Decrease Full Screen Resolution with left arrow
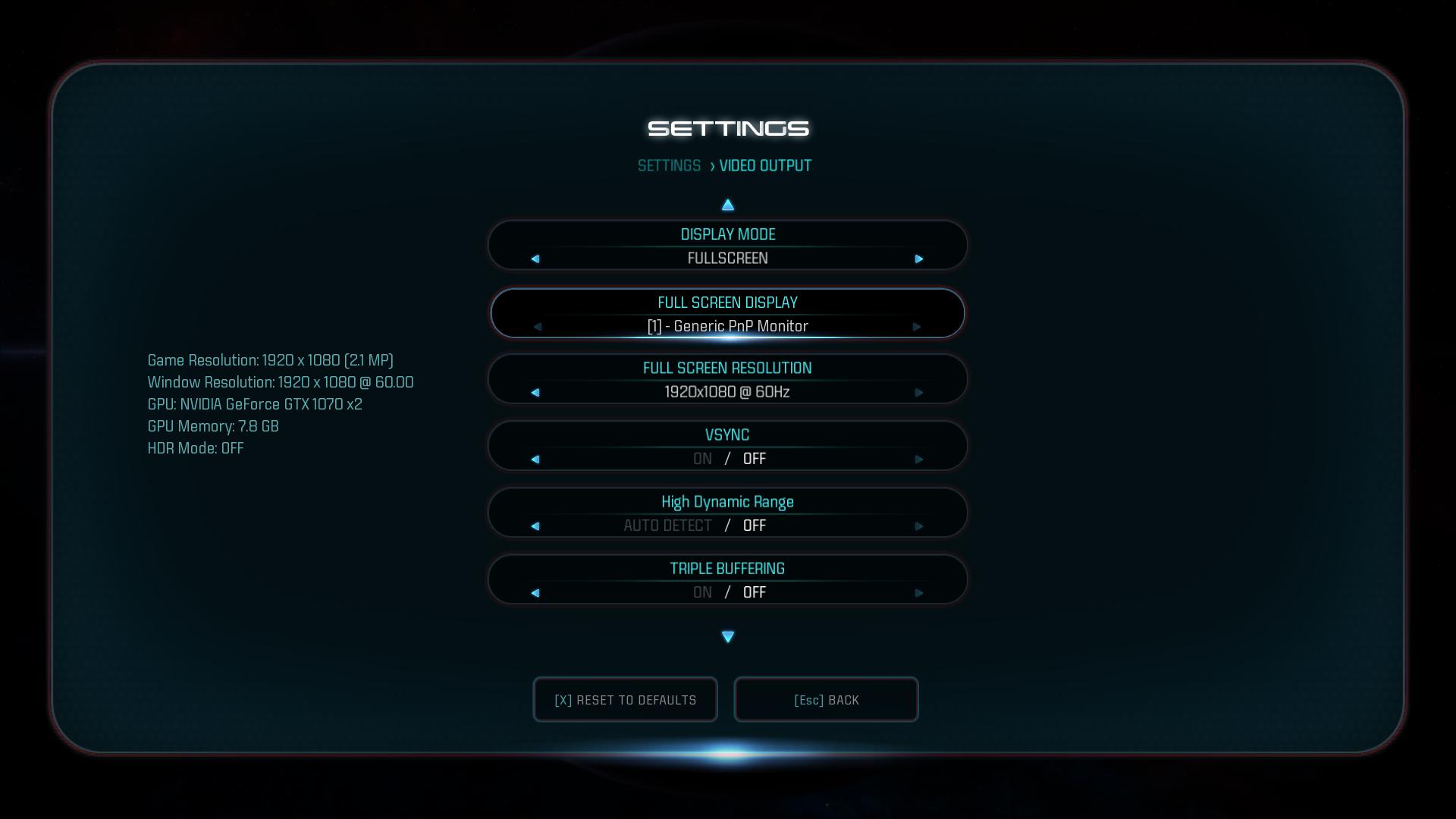This screenshot has height=819, width=1456. (x=535, y=393)
